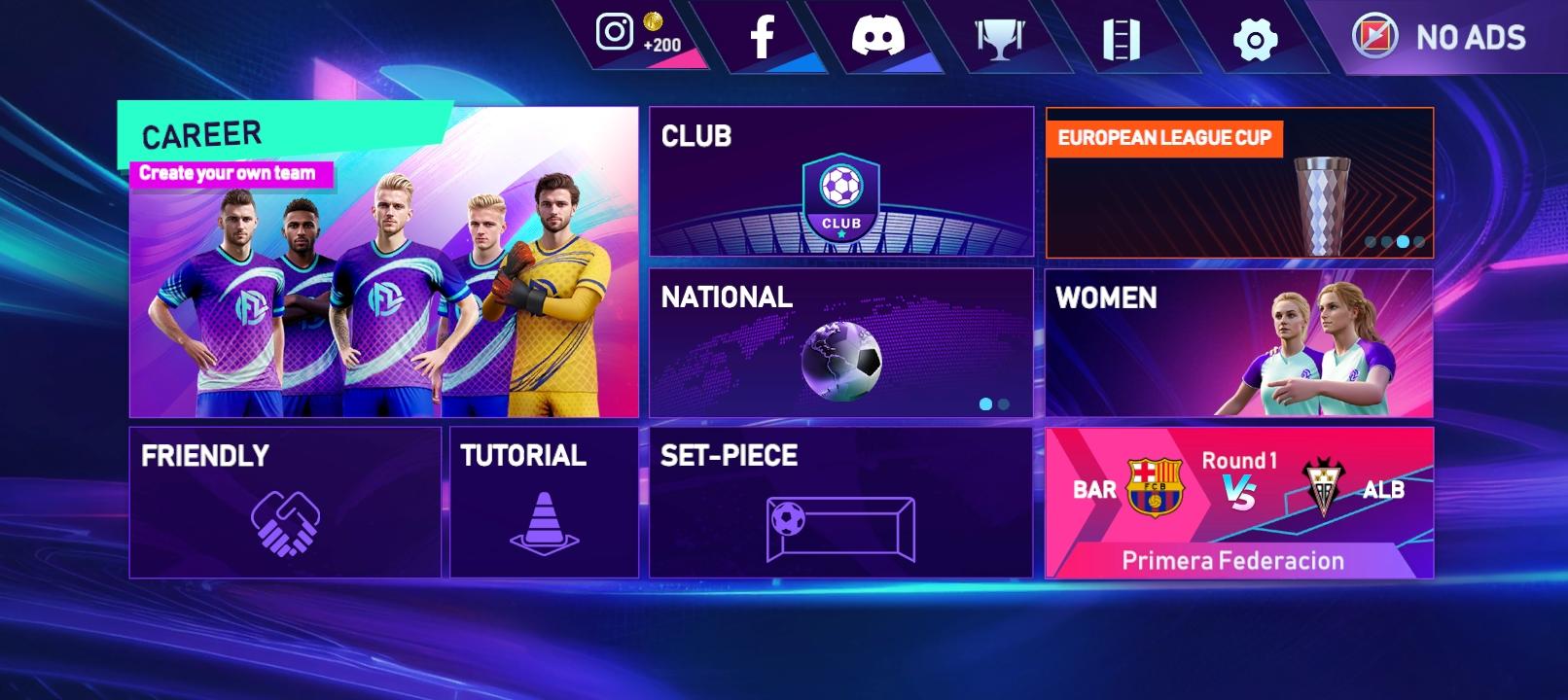The width and height of the screenshot is (1568, 700).
Task: Click the second National carousel dot
Action: pos(1004,402)
